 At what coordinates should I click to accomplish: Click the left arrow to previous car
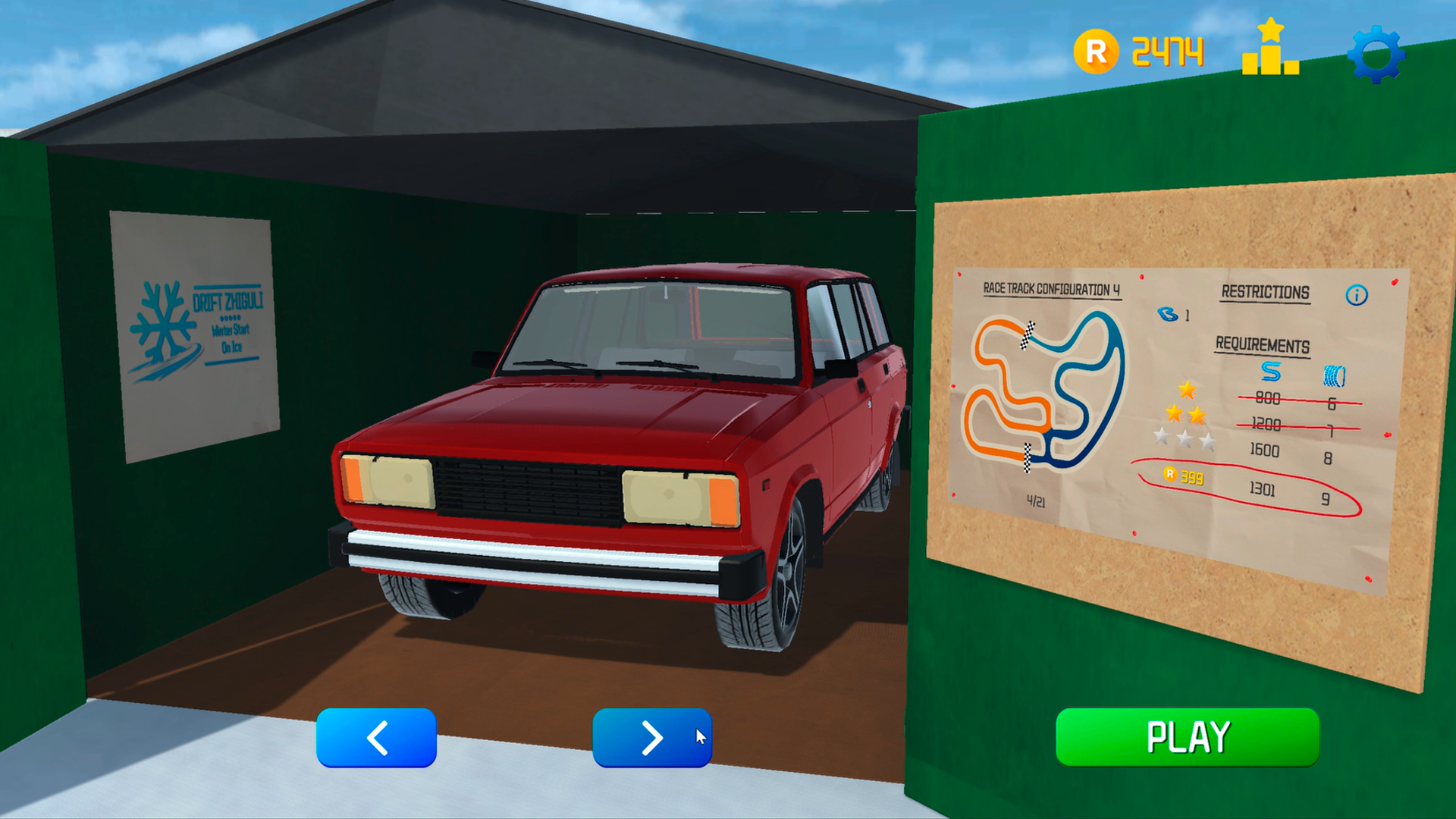click(x=376, y=737)
